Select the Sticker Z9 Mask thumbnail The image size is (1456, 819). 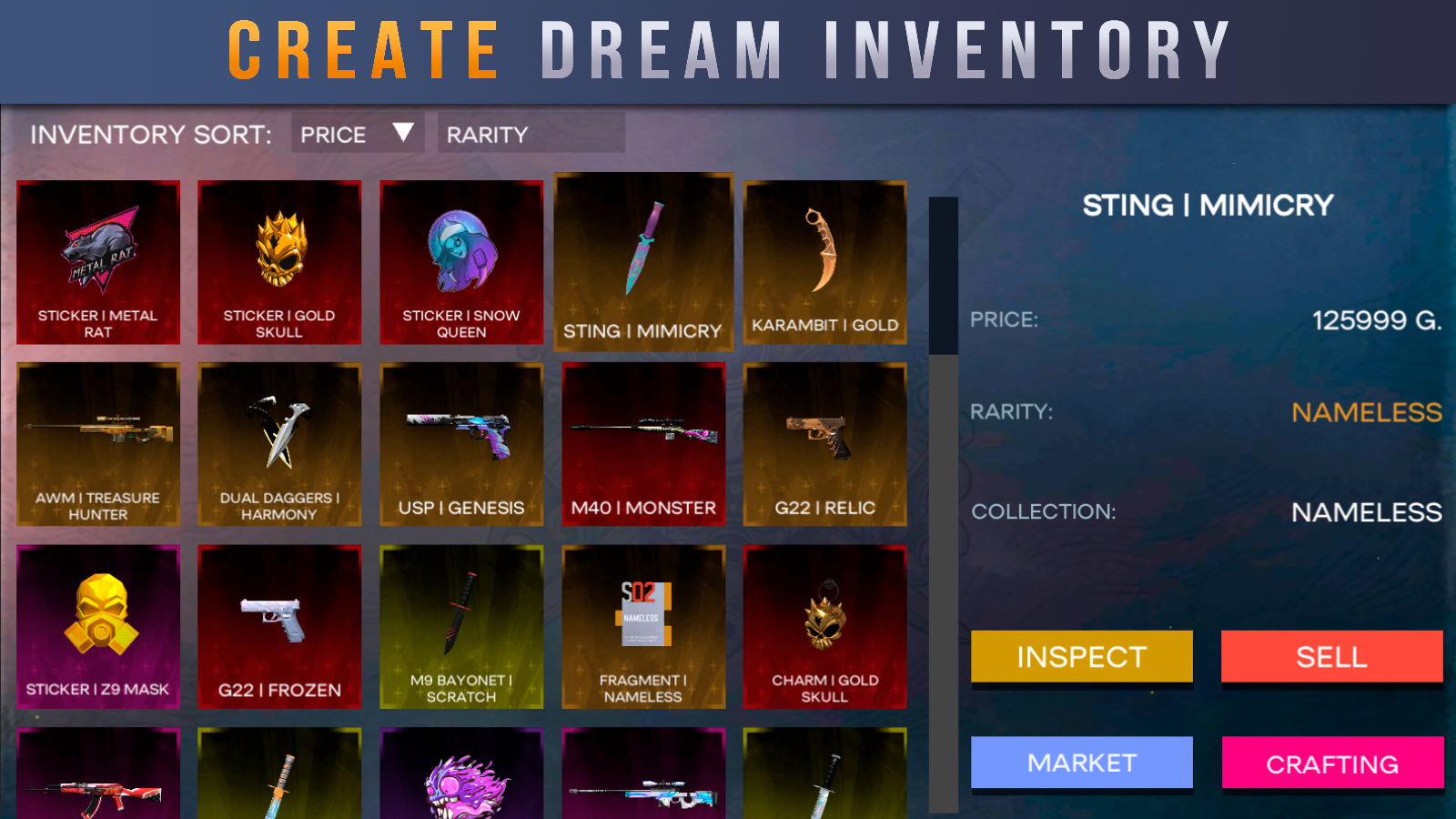[97, 623]
